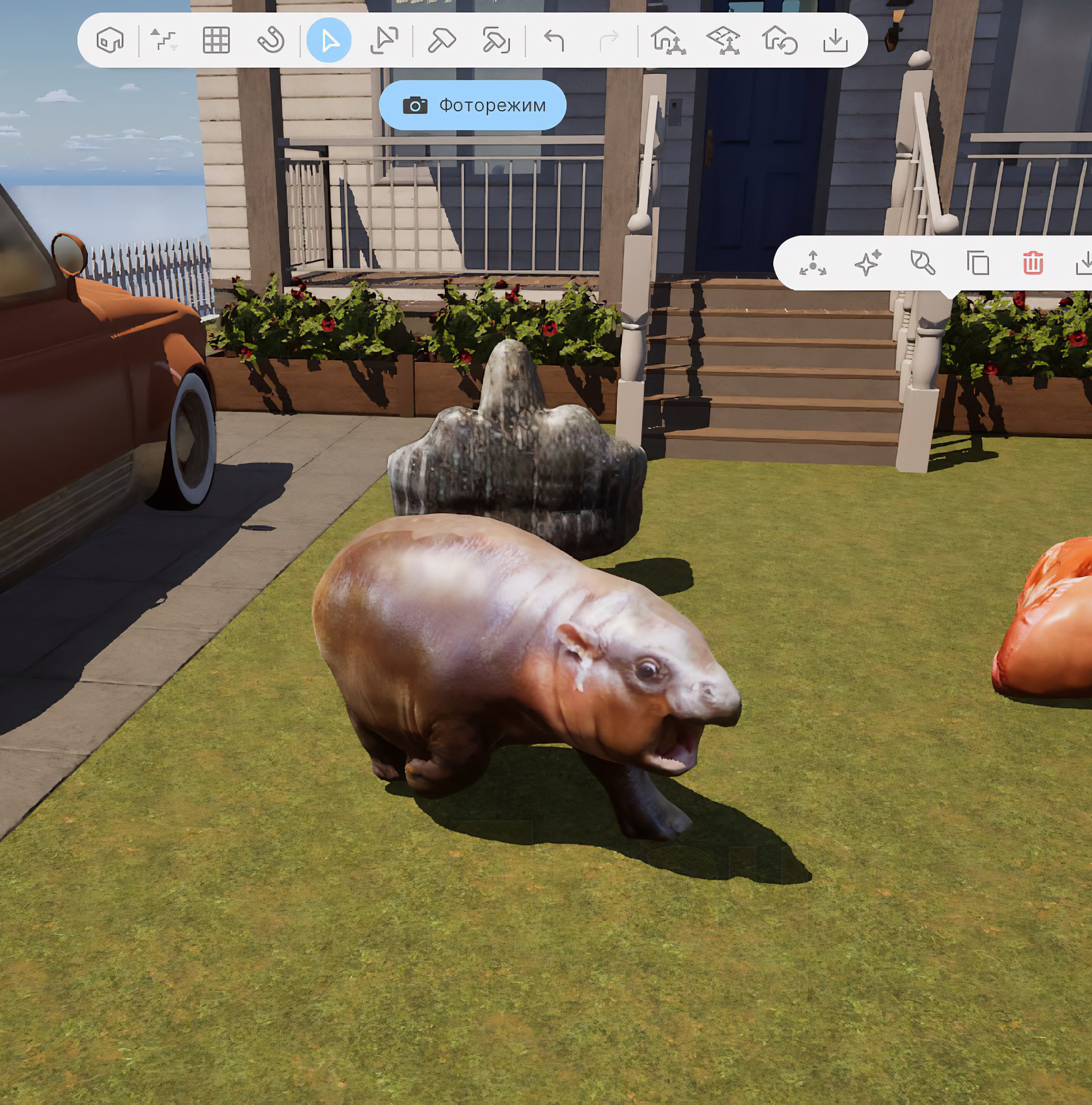Open the paintbrush magnifier tool
This screenshot has height=1105, width=1092.
[923, 264]
